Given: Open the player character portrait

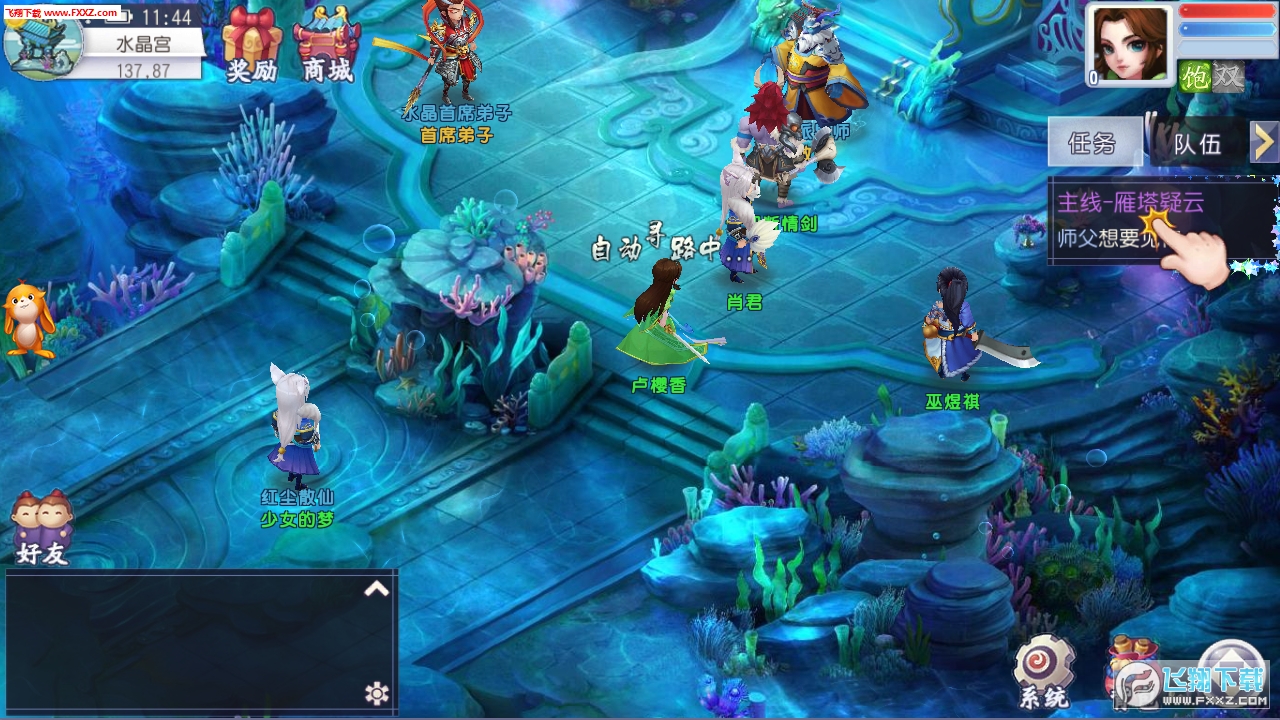Looking at the screenshot, I should coord(1130,47).
